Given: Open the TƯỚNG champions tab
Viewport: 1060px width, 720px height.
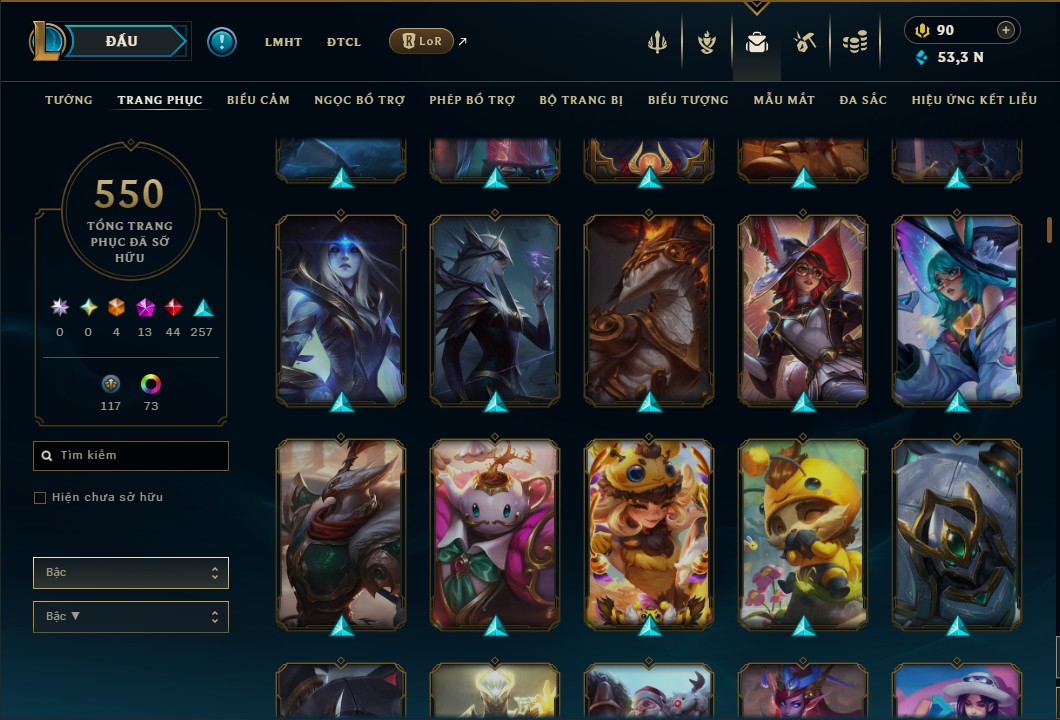Looking at the screenshot, I should point(69,100).
